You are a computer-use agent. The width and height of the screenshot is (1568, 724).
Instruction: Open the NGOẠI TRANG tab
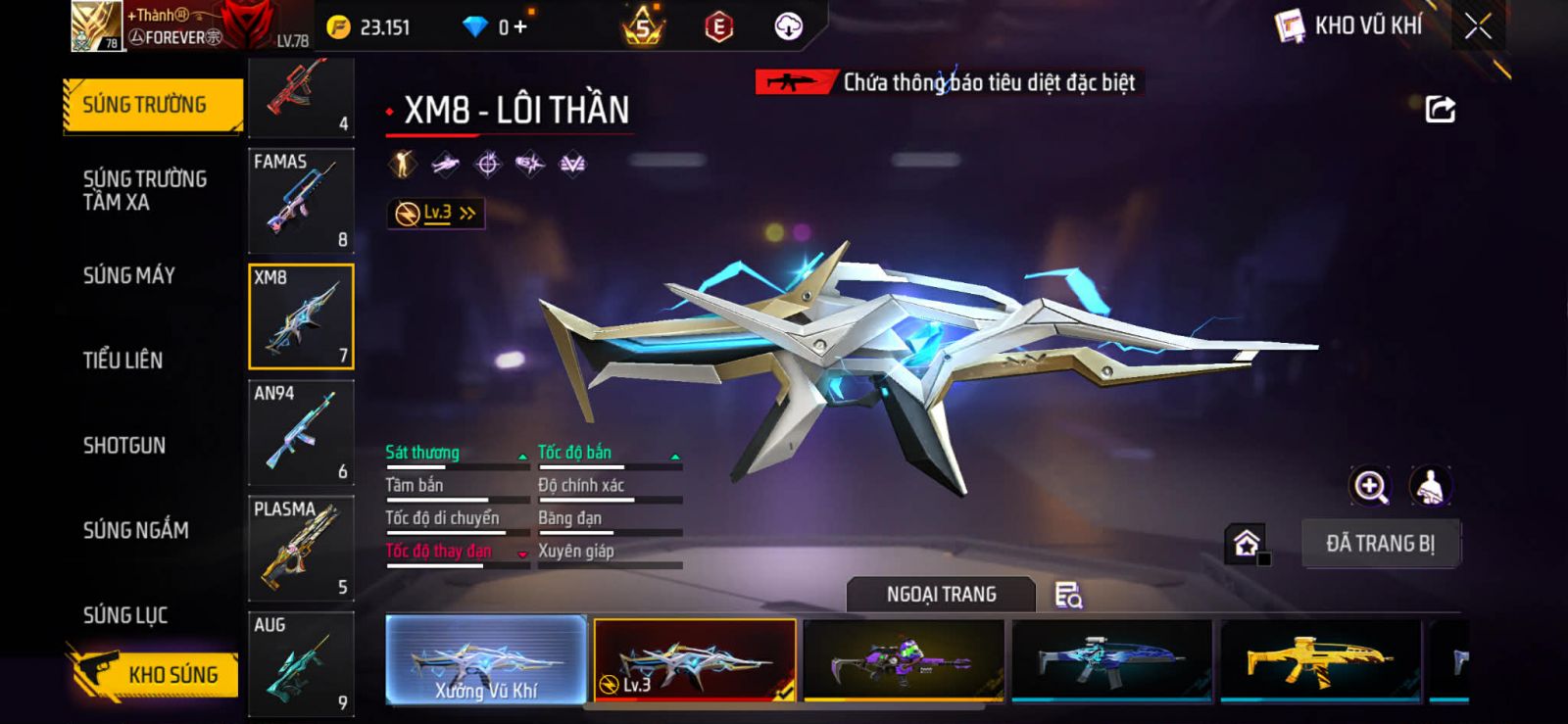tap(941, 595)
